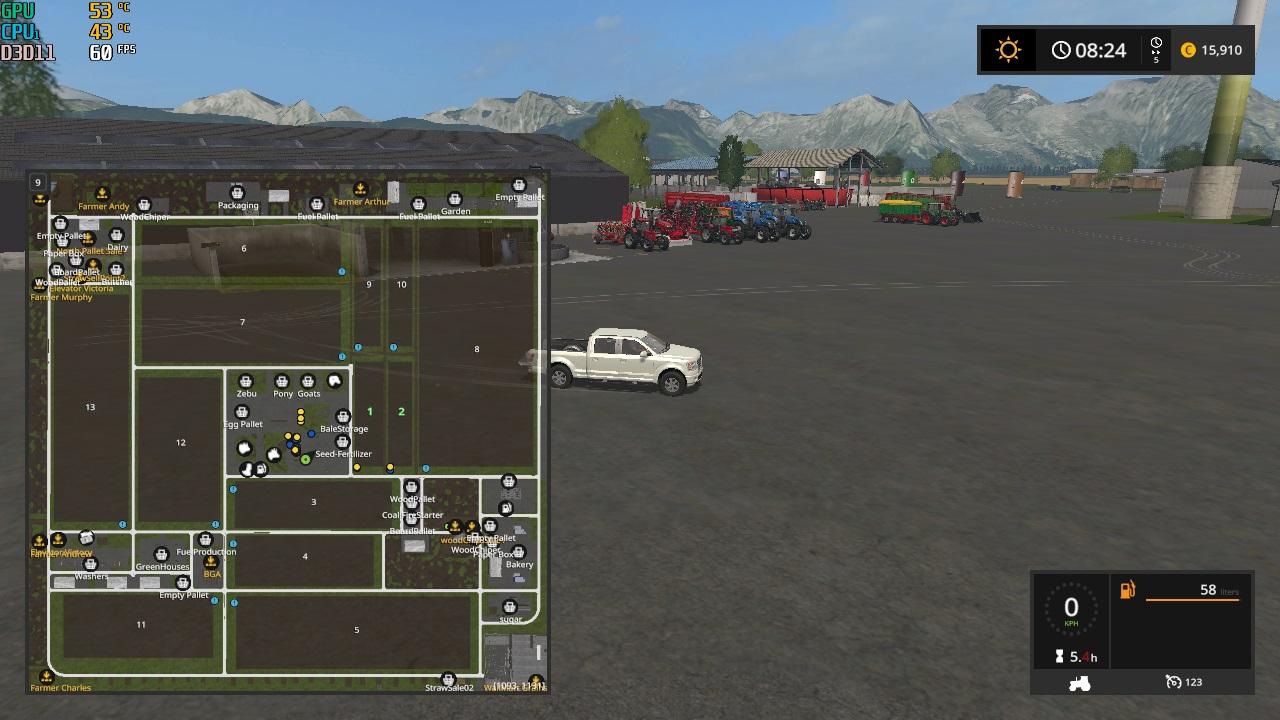Select the Packaging marker on the map

point(237,192)
